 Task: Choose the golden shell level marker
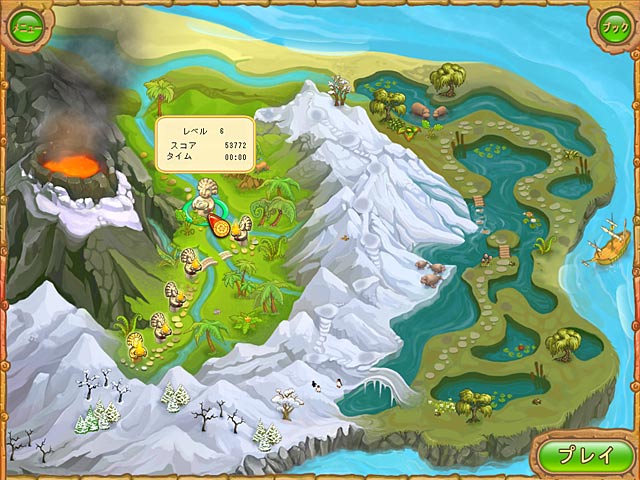pos(135,346)
